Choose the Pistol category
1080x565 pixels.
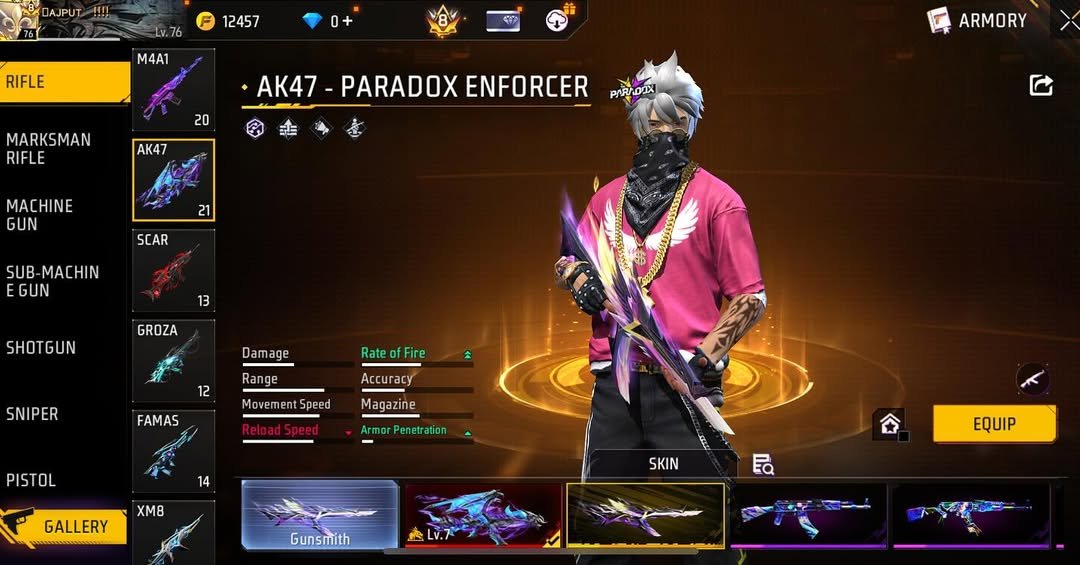pos(31,480)
